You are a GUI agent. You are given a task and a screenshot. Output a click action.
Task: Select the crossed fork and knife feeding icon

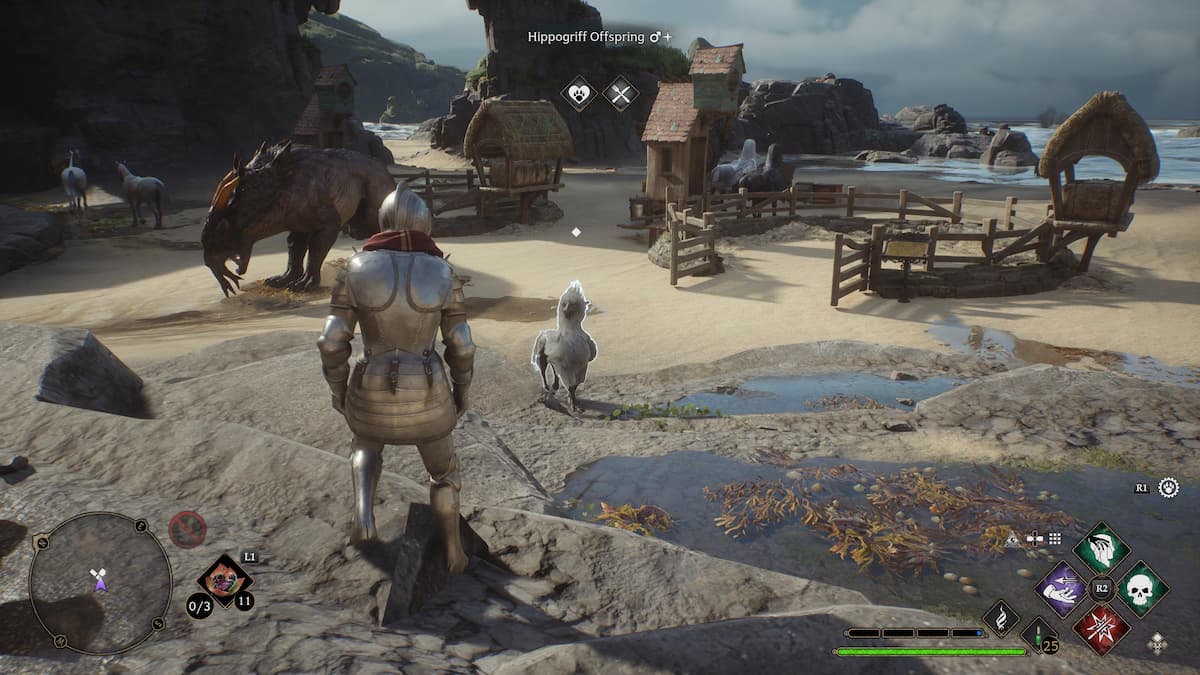pos(620,93)
